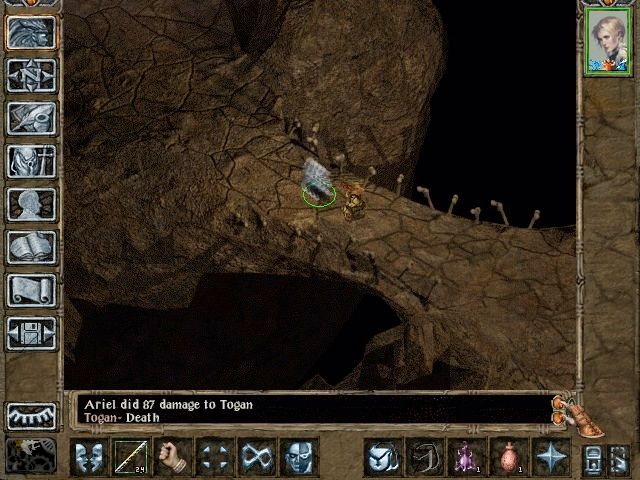640x480 pixels.
Task: Use the purple potion quick item
Action: (466, 458)
